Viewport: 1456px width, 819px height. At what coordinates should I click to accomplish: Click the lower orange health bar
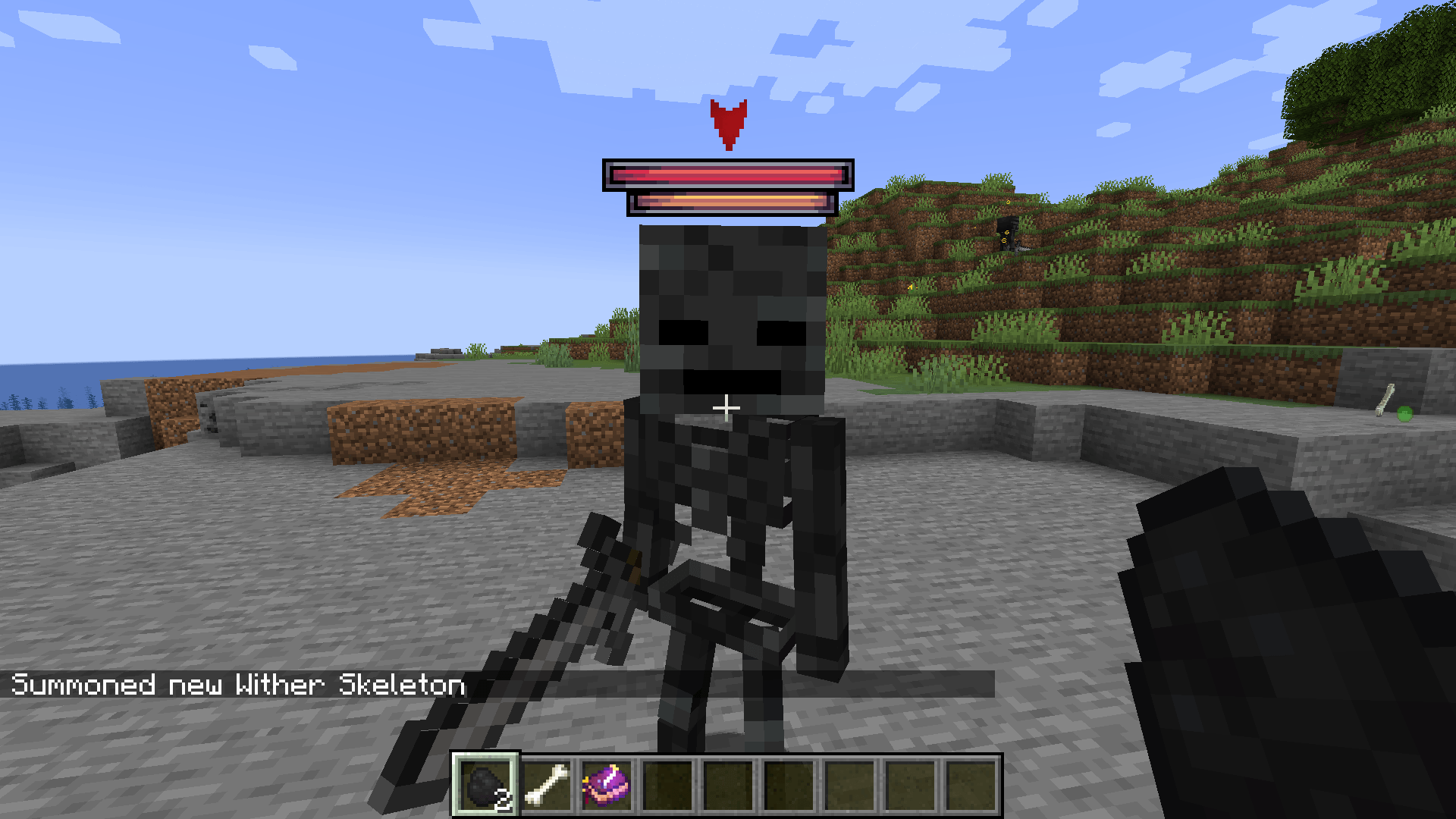[732, 203]
